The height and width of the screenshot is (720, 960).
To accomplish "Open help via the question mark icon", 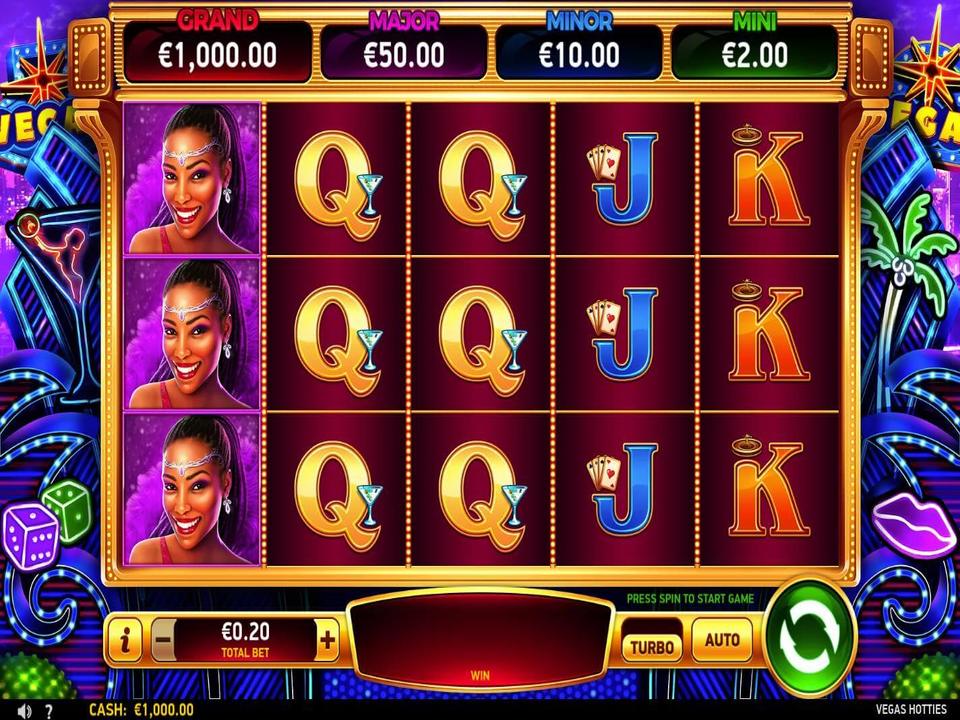I will pos(48,710).
